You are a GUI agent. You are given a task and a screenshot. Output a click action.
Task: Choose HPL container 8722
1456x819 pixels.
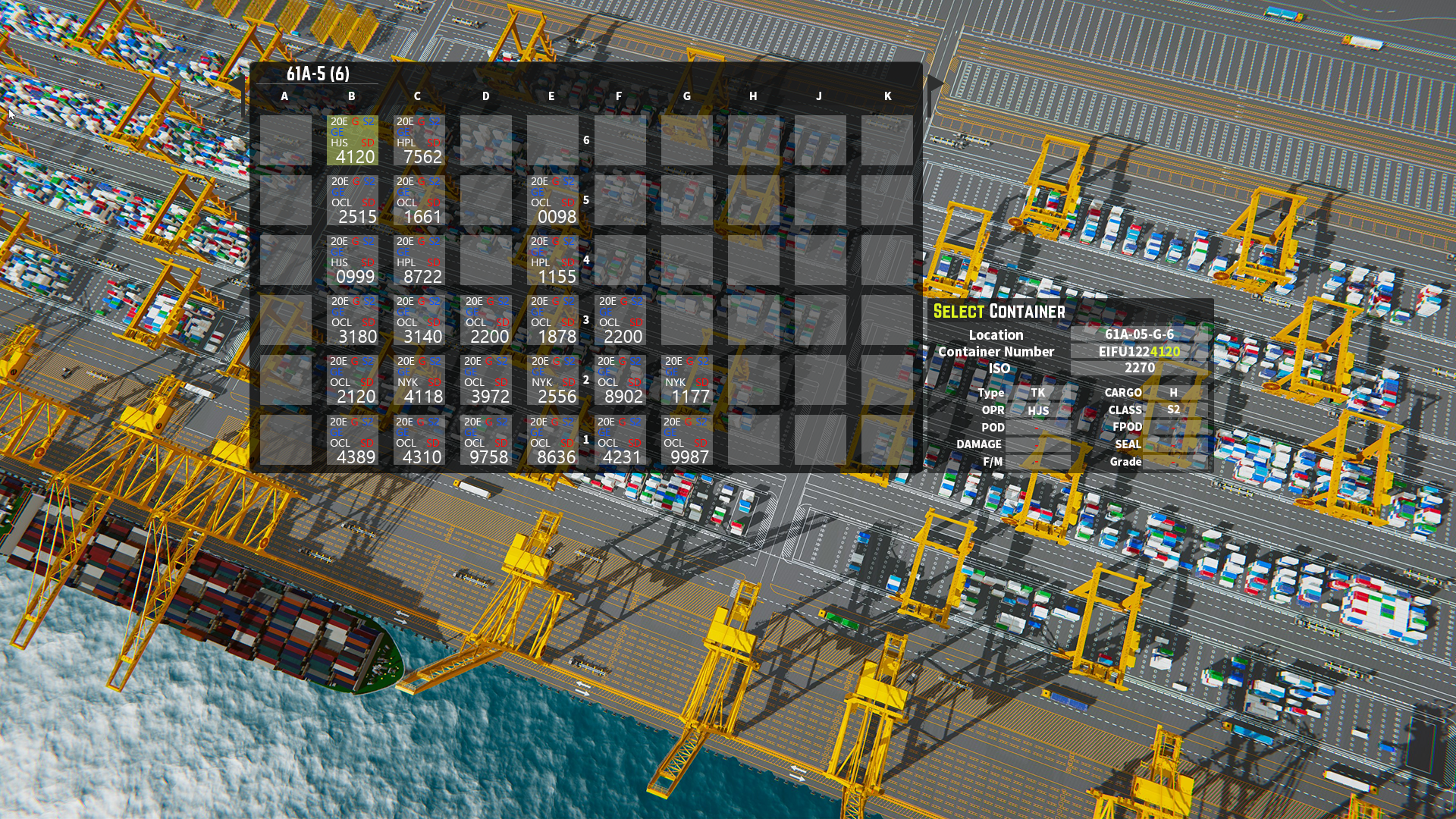click(x=419, y=260)
